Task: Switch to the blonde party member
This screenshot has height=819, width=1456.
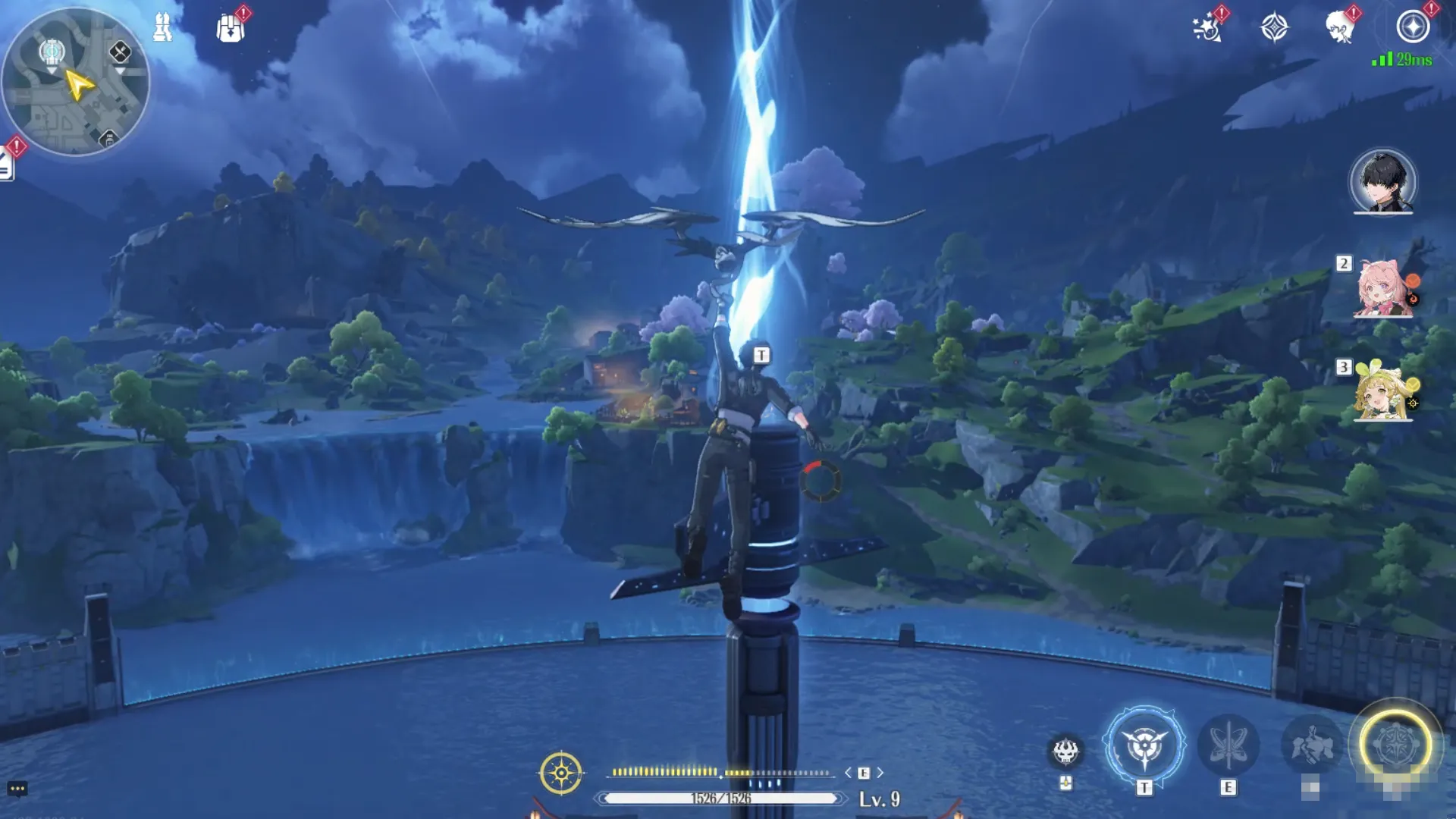Action: pyautogui.click(x=1382, y=393)
